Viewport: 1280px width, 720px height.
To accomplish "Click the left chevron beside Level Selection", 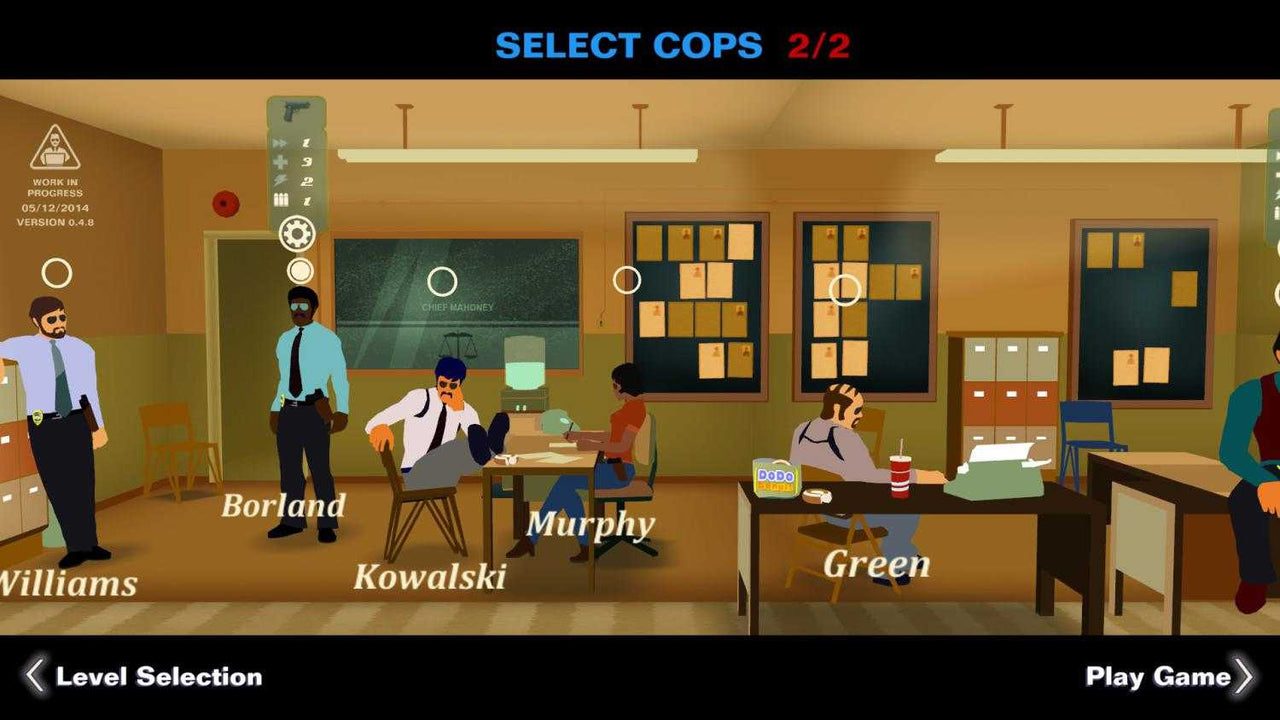I will [32, 677].
